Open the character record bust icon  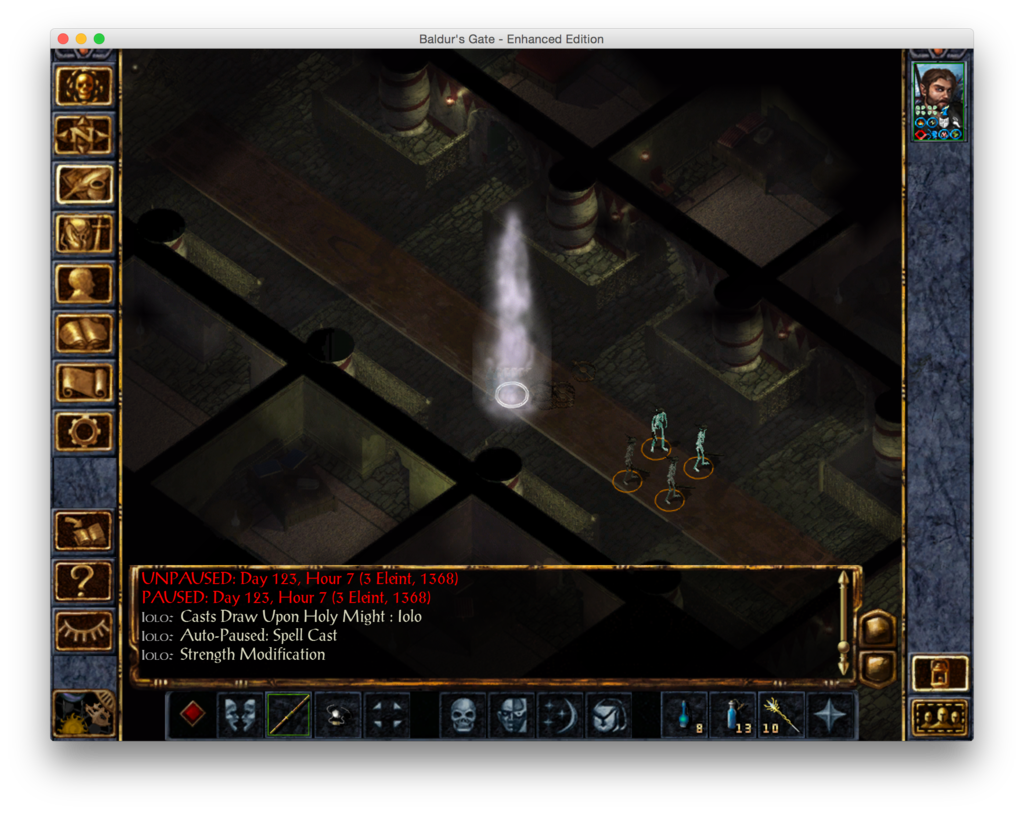click(84, 283)
